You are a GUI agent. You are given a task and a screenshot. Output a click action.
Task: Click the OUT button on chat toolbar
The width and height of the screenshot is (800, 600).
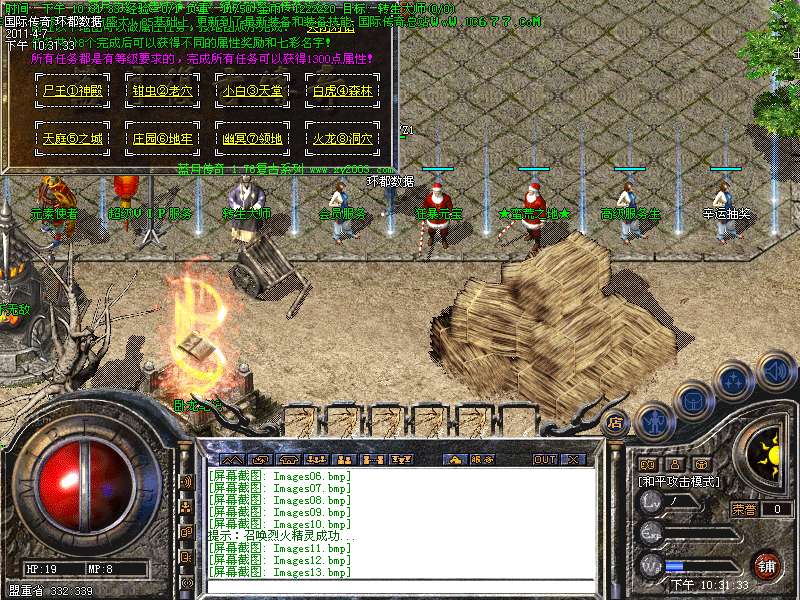(x=544, y=459)
